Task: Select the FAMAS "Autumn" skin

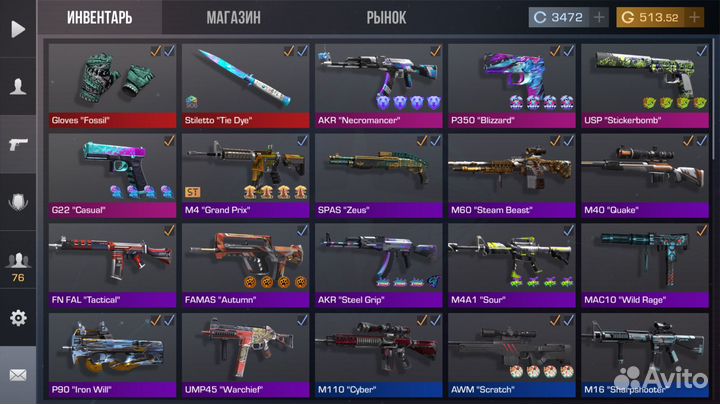Action: (245, 264)
